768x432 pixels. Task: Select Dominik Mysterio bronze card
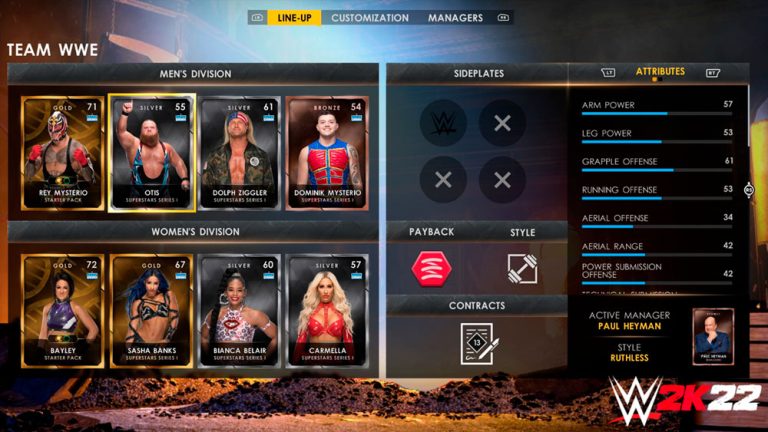[x=328, y=153]
